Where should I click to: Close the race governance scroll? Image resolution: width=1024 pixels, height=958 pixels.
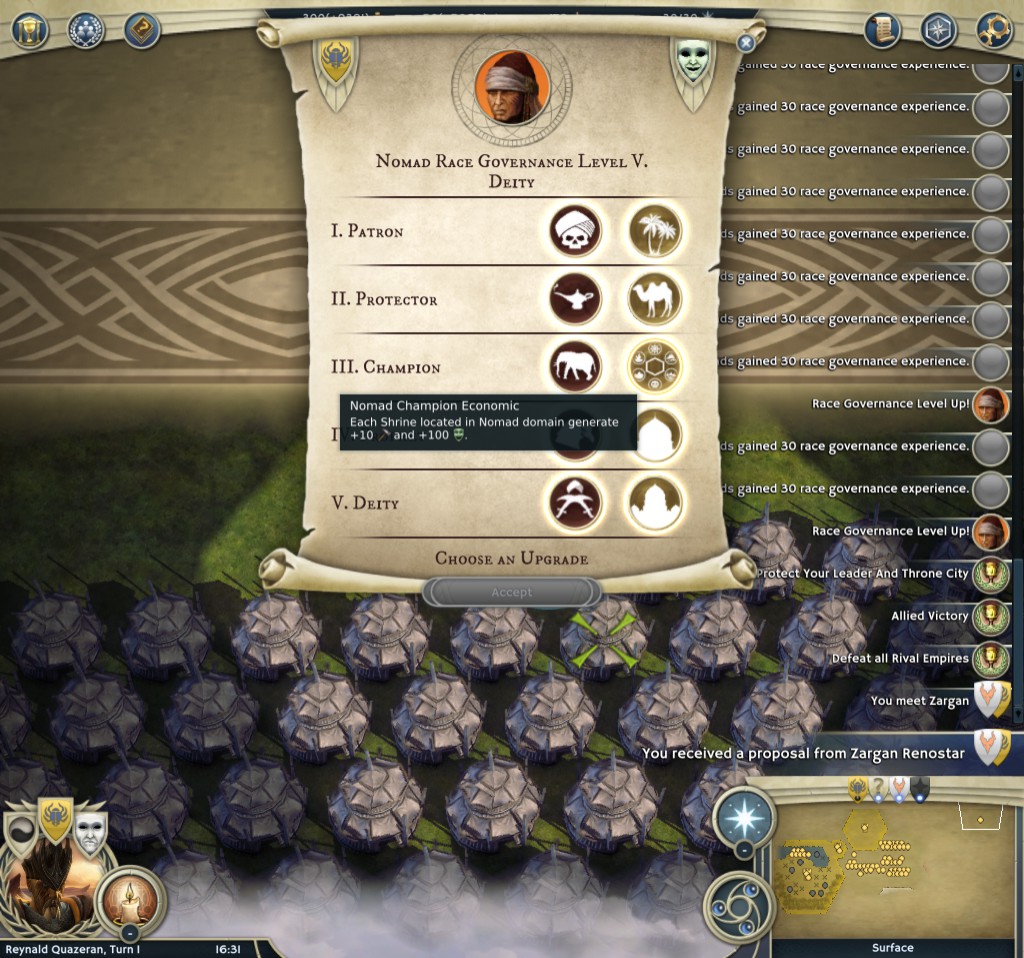pyautogui.click(x=745, y=43)
